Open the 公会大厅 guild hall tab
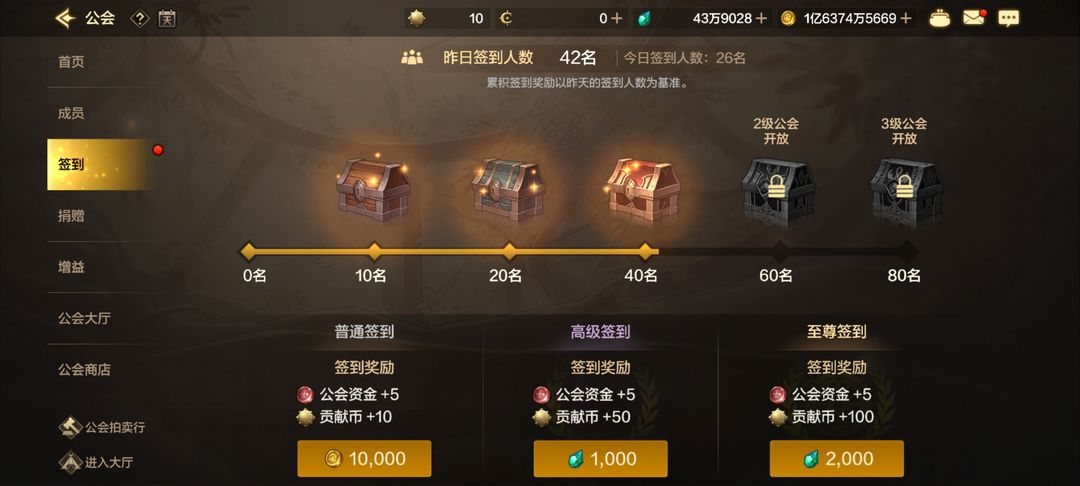 click(85, 318)
